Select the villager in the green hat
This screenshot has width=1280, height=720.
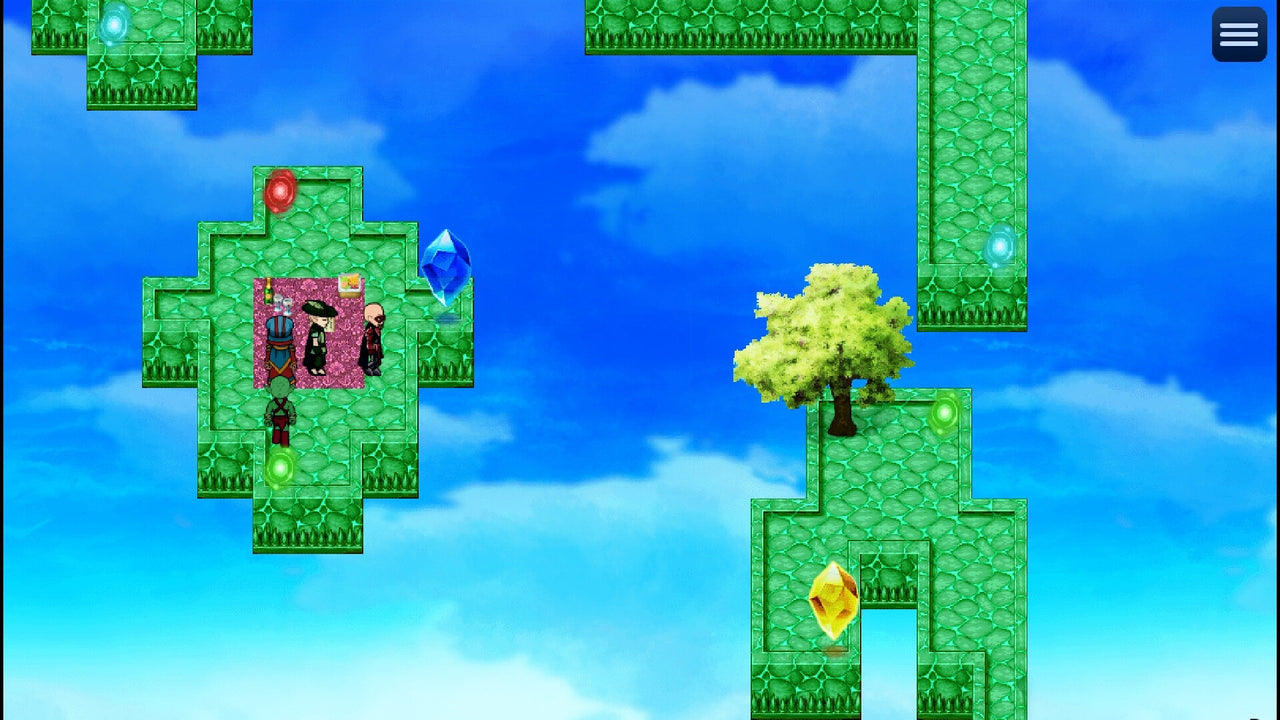click(x=317, y=330)
